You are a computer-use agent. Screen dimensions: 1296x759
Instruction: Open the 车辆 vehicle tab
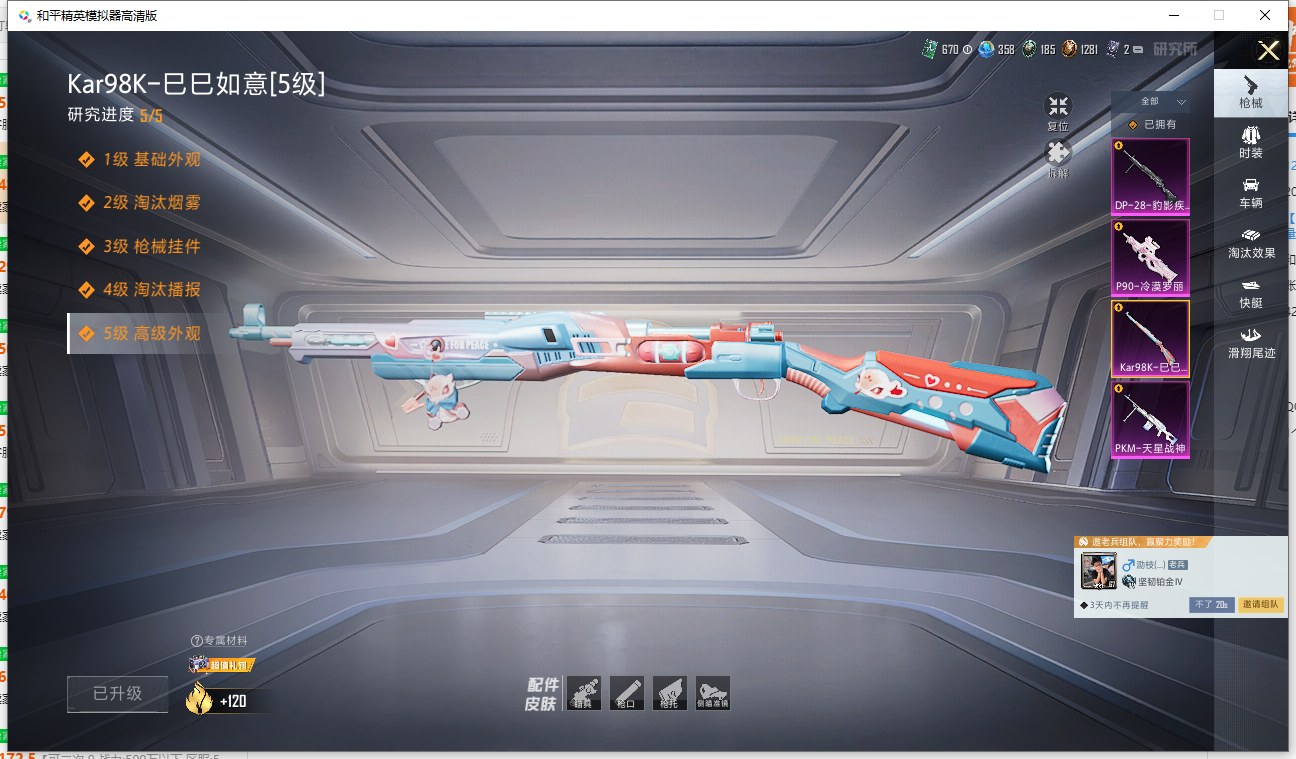pos(1250,192)
